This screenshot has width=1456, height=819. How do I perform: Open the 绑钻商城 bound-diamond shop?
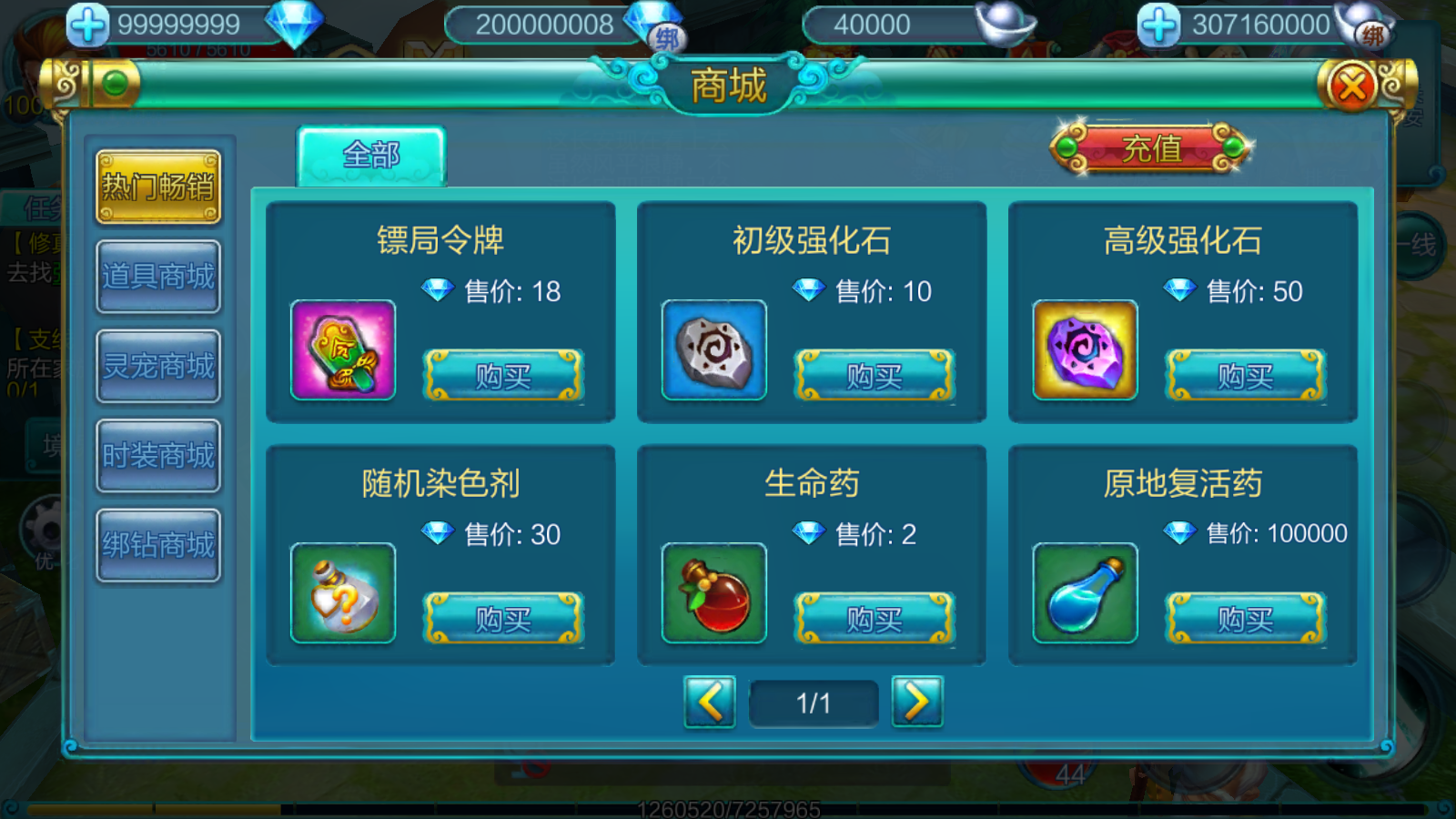(x=157, y=542)
